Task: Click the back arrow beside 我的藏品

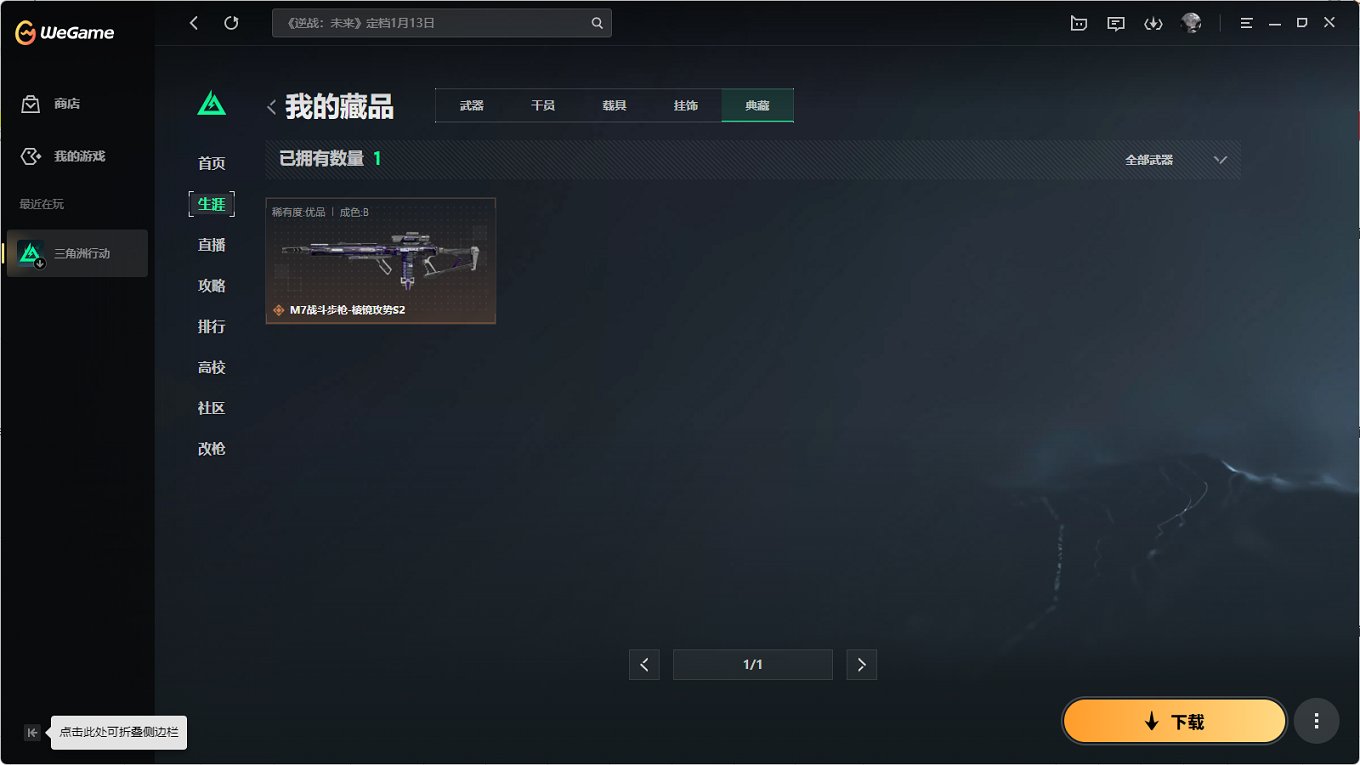Action: click(x=271, y=106)
